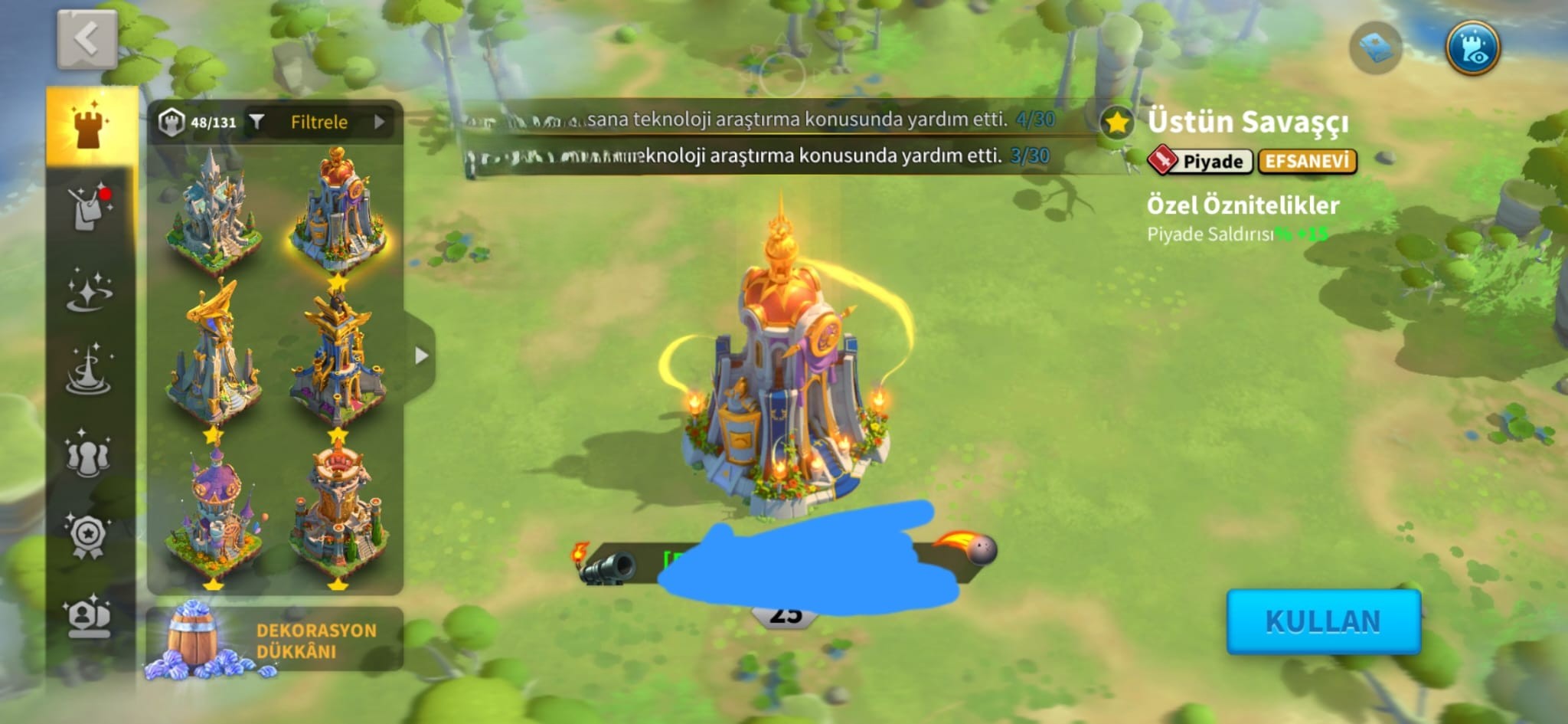The height and width of the screenshot is (724, 1568).
Task: Switch to the three-figures tab
Action: point(89,454)
